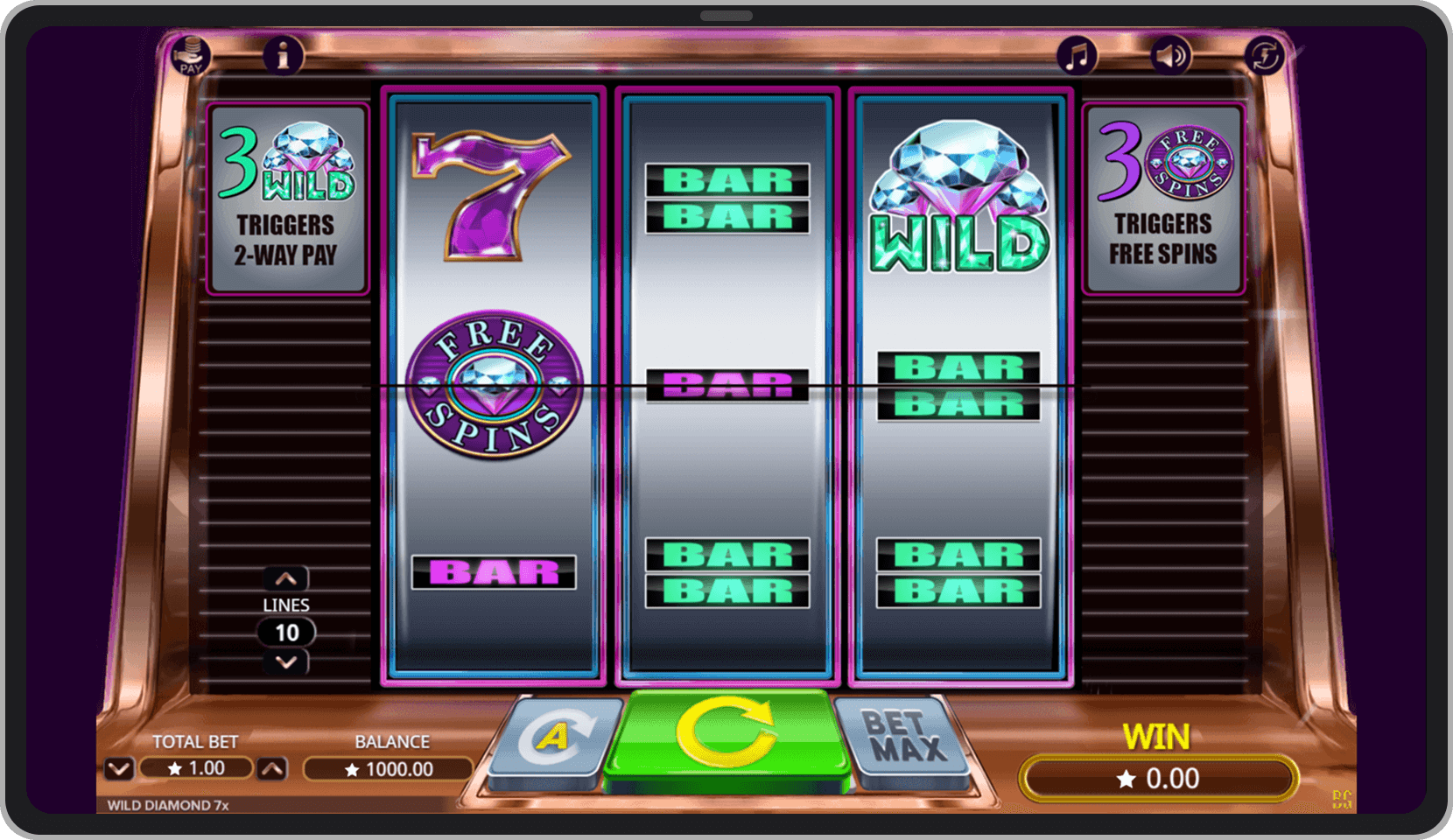Increase the number of lines
Viewport: 1453px width, 840px height.
(x=284, y=577)
